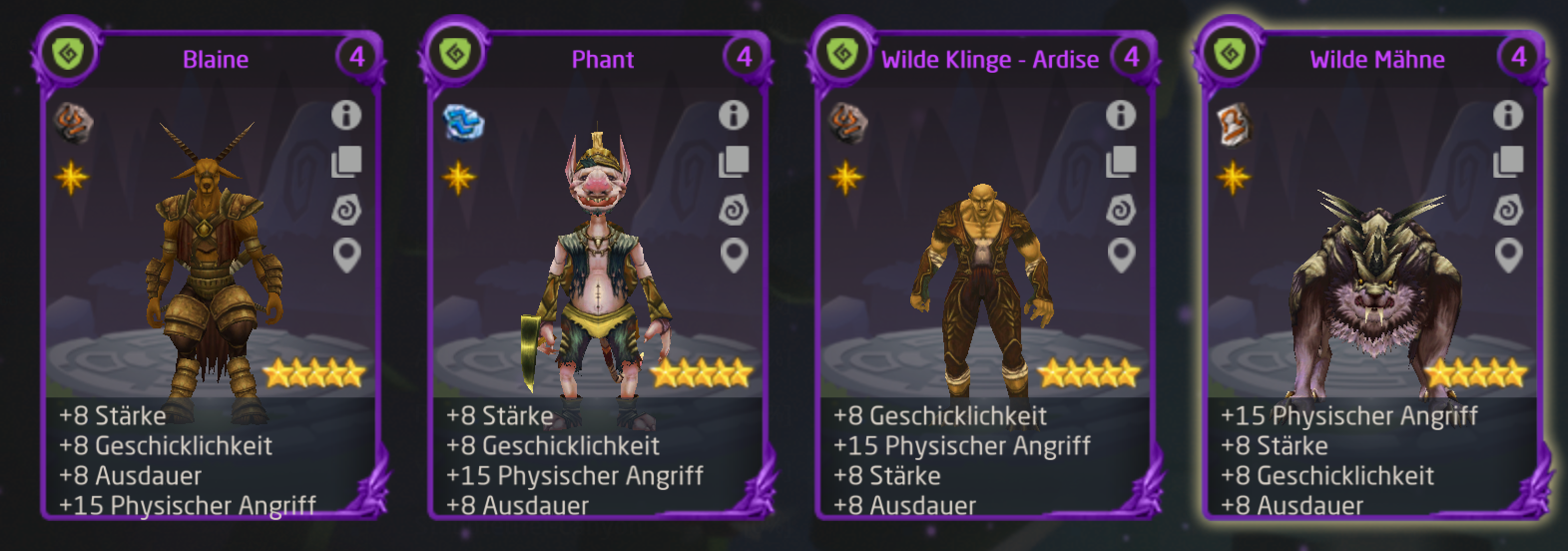Viewport: 1568px width, 551px height.
Task: Open the info icon on Phant
Action: pyautogui.click(x=734, y=115)
